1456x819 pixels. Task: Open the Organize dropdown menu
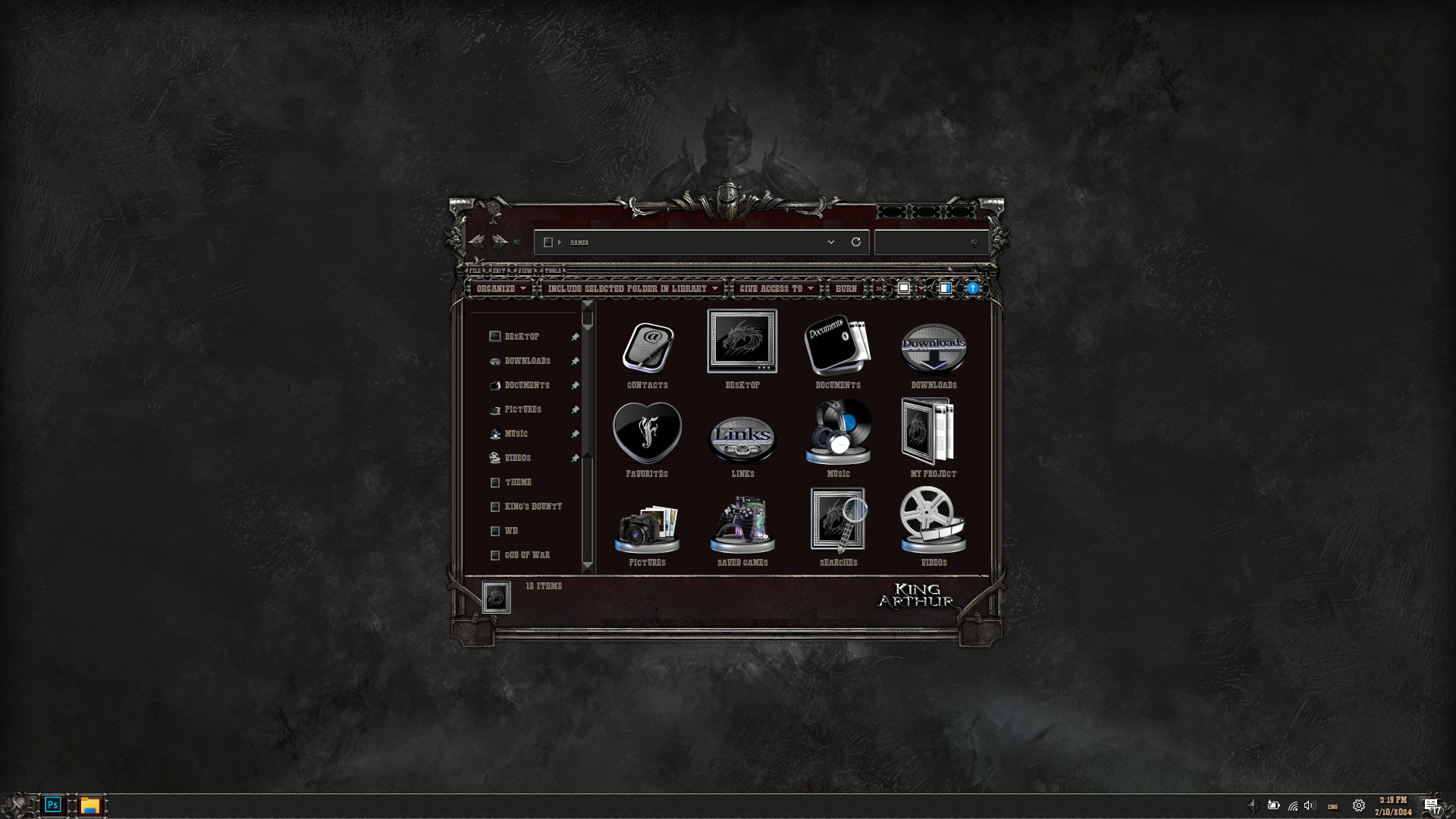[x=500, y=289]
